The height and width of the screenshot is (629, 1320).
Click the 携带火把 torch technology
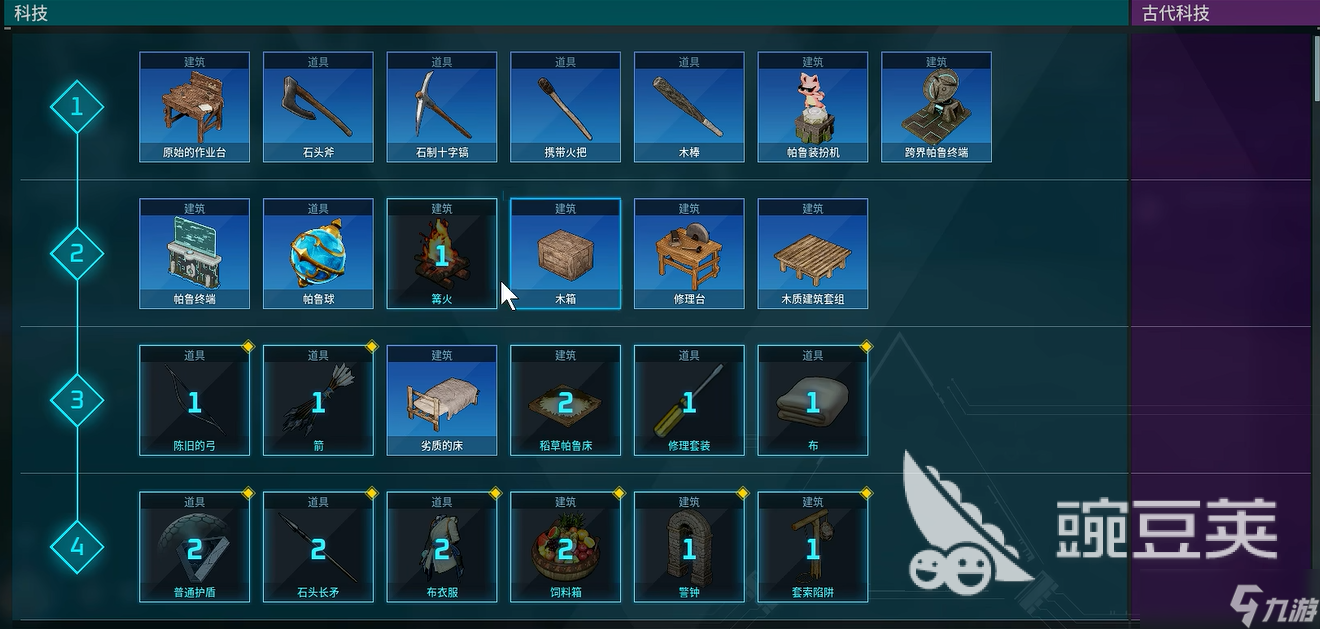click(565, 107)
